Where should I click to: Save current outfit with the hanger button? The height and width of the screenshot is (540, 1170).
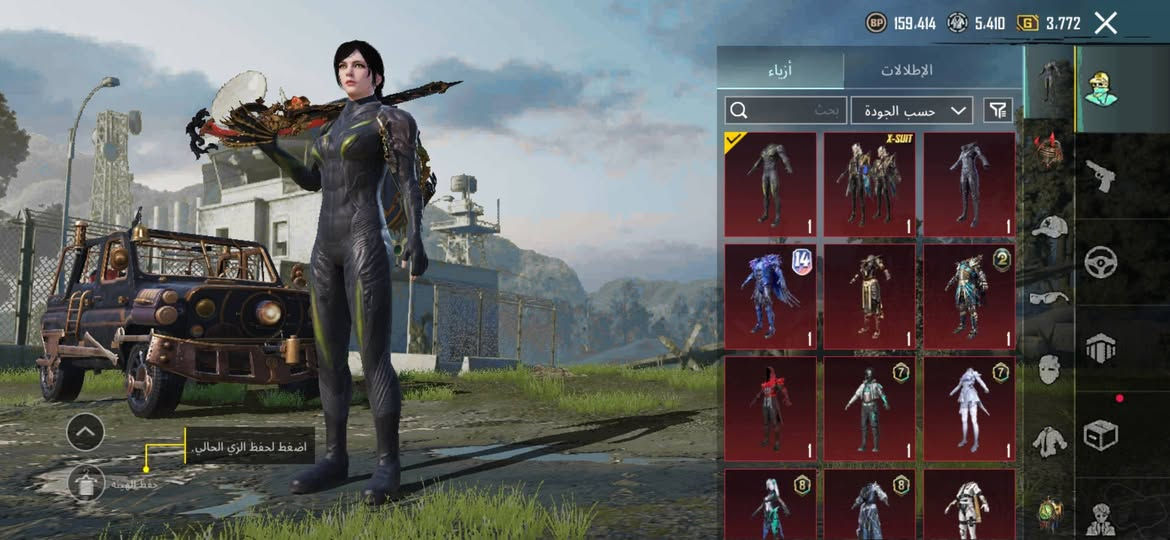[x=87, y=483]
